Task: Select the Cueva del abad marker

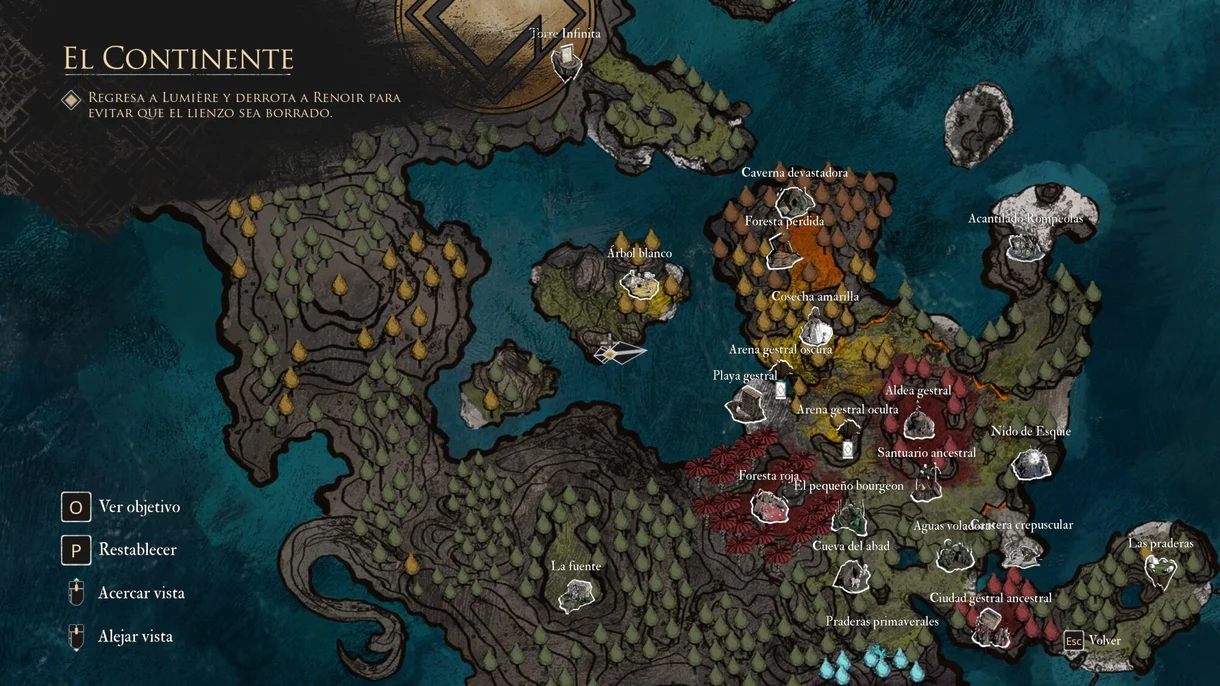Action: [x=851, y=576]
